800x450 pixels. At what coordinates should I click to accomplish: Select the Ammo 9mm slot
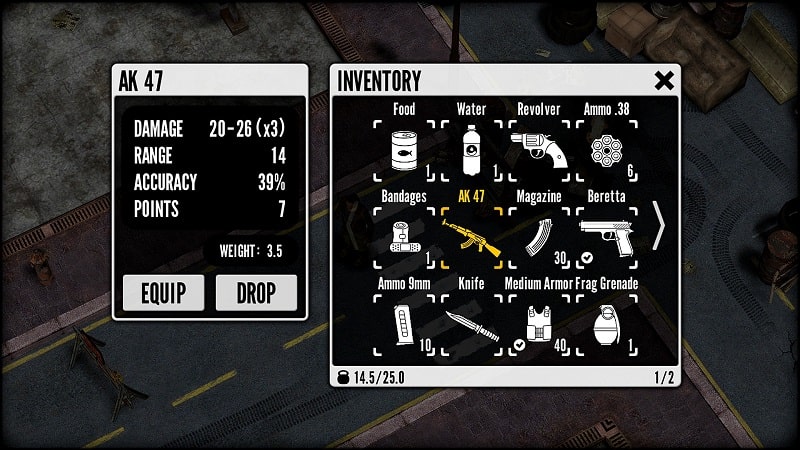coord(404,325)
